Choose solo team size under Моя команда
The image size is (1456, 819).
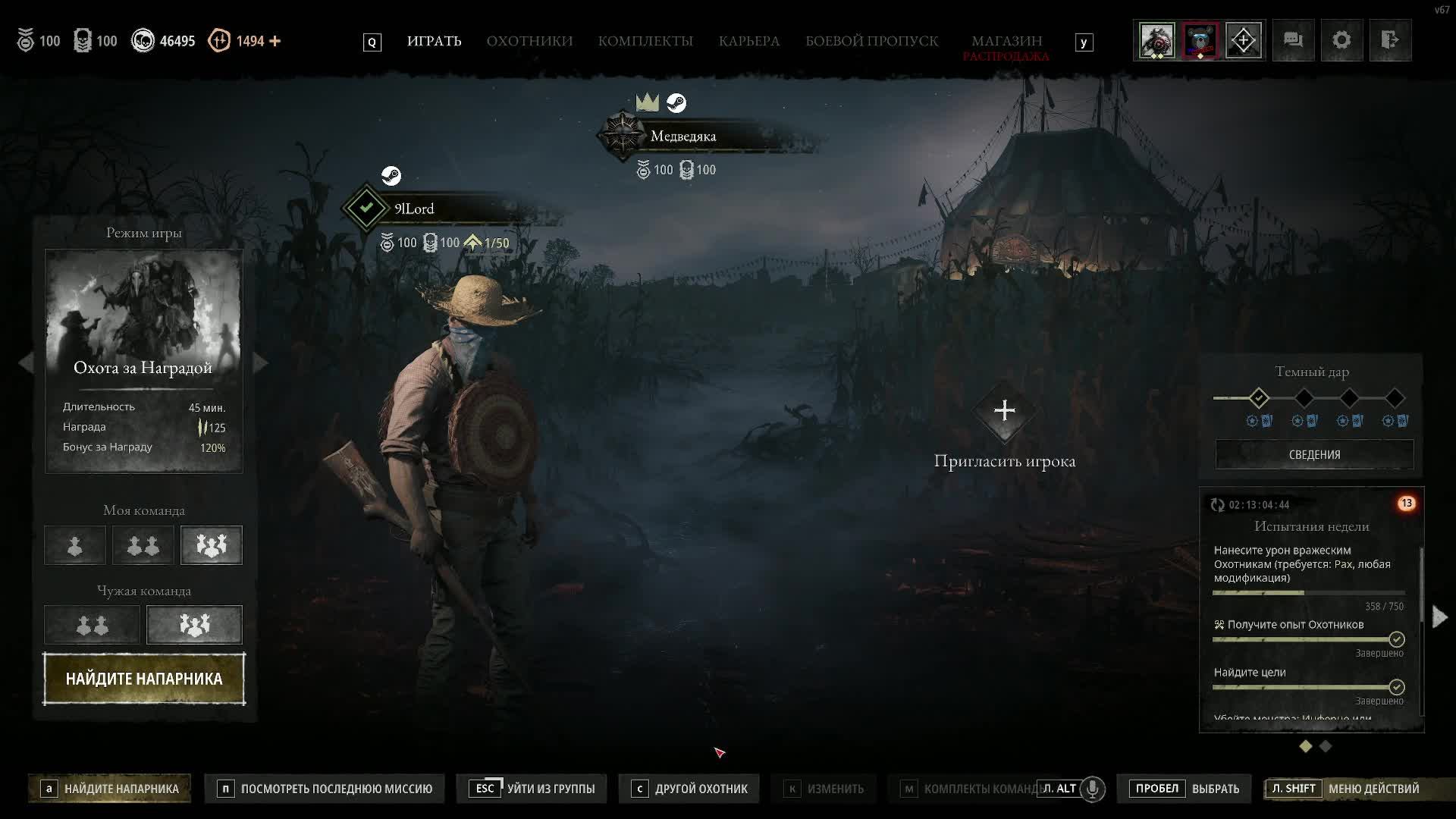(x=75, y=545)
